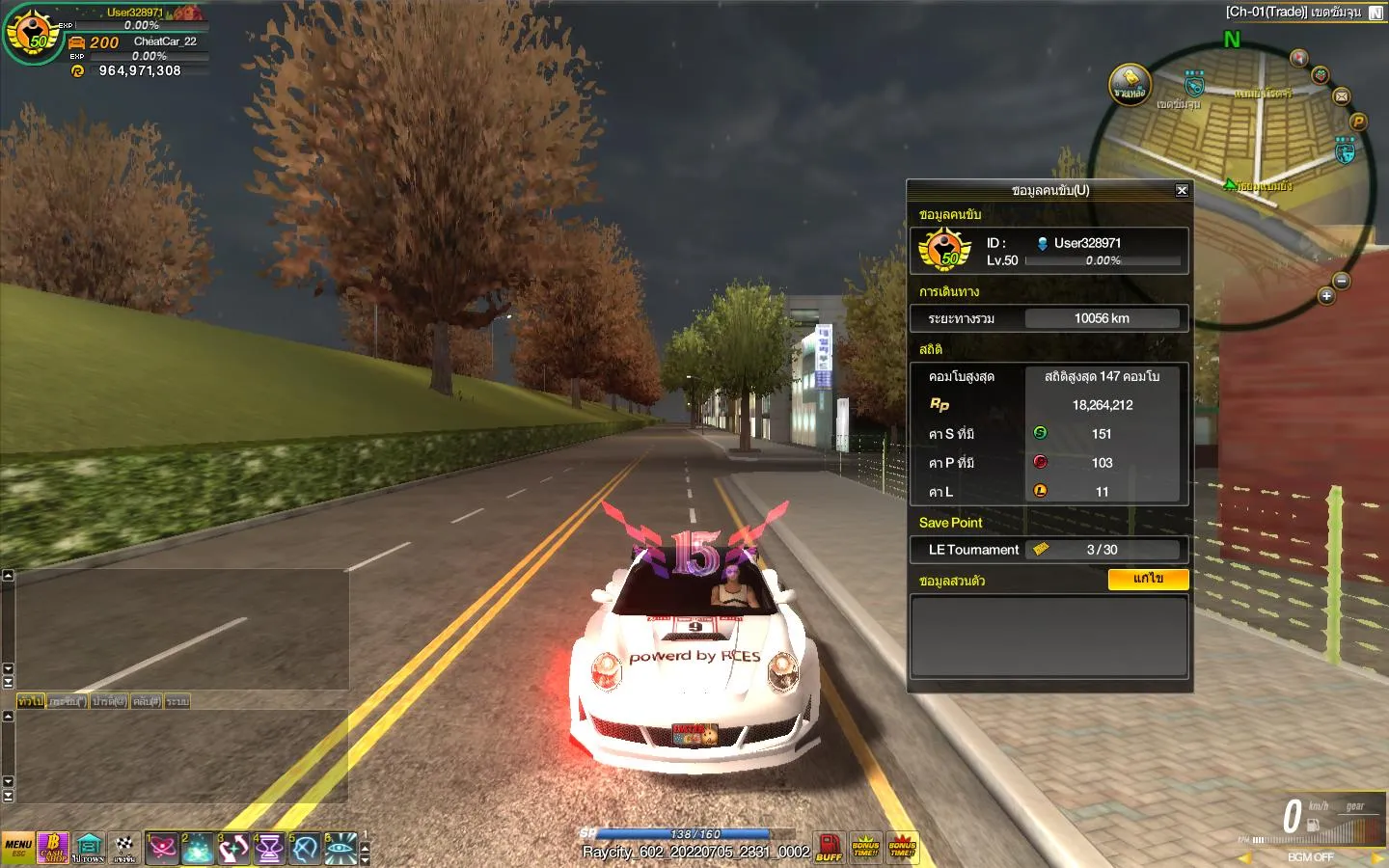The image size is (1389, 868).
Task: Go to Town via the garage icon
Action: (89, 848)
